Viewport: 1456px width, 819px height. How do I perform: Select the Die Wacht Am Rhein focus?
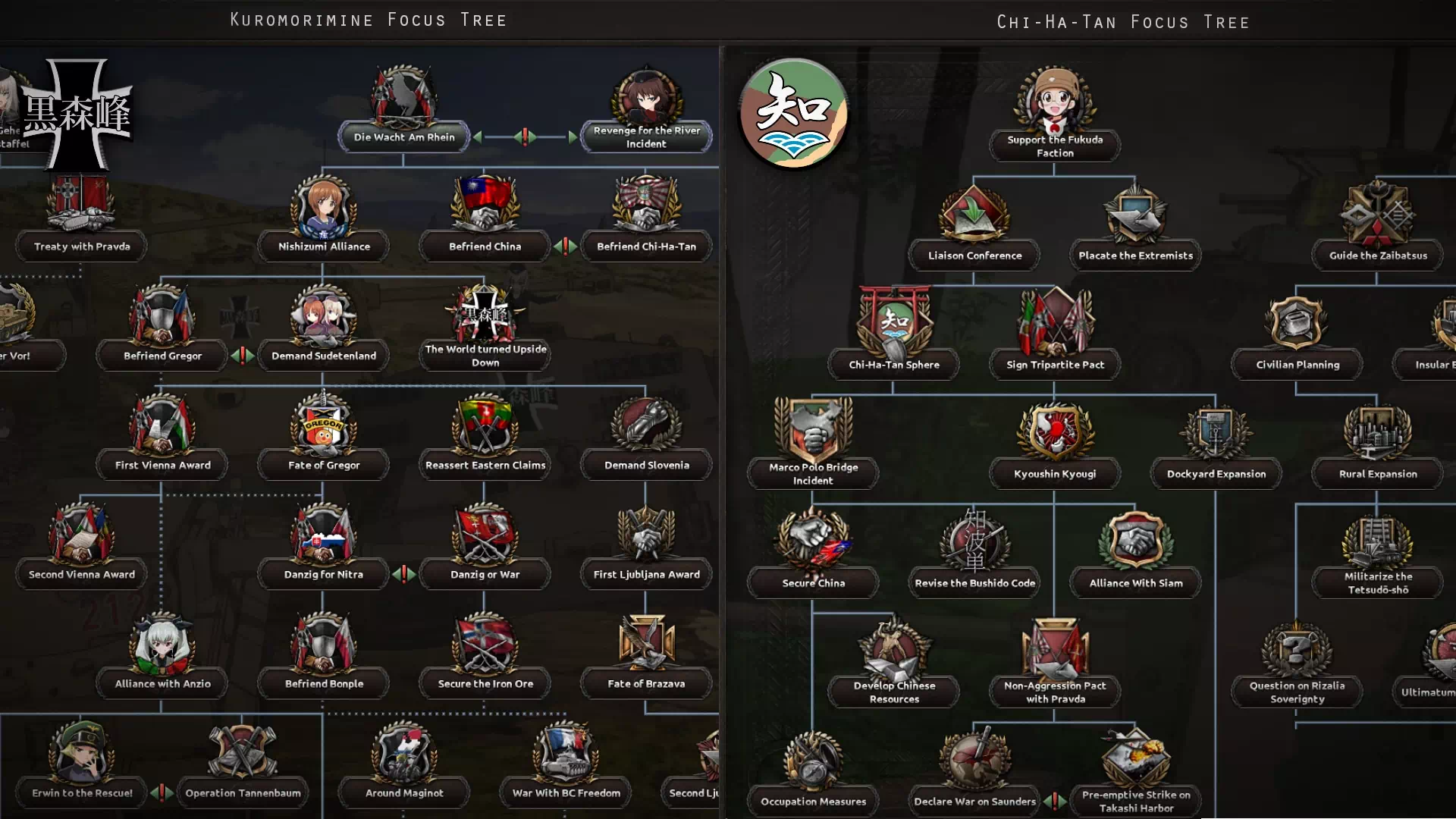tap(404, 137)
